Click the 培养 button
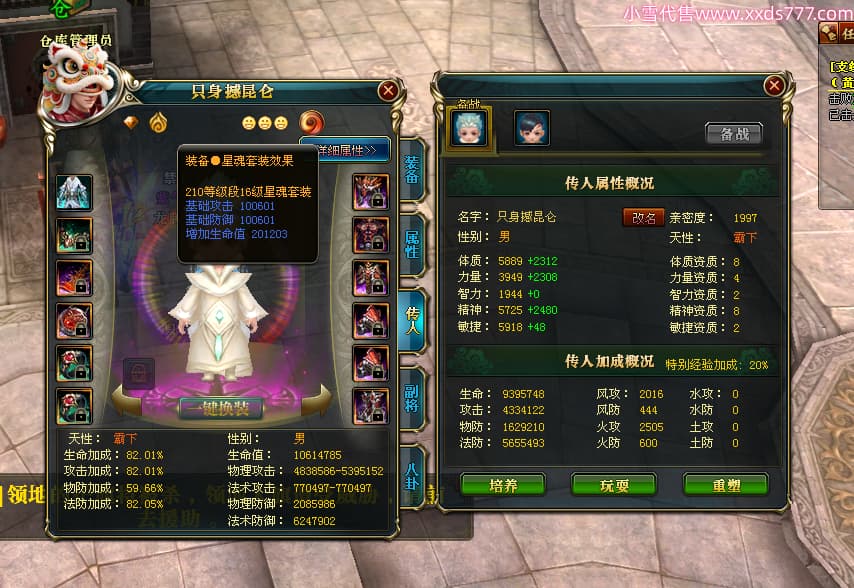The height and width of the screenshot is (588, 854). click(x=503, y=485)
